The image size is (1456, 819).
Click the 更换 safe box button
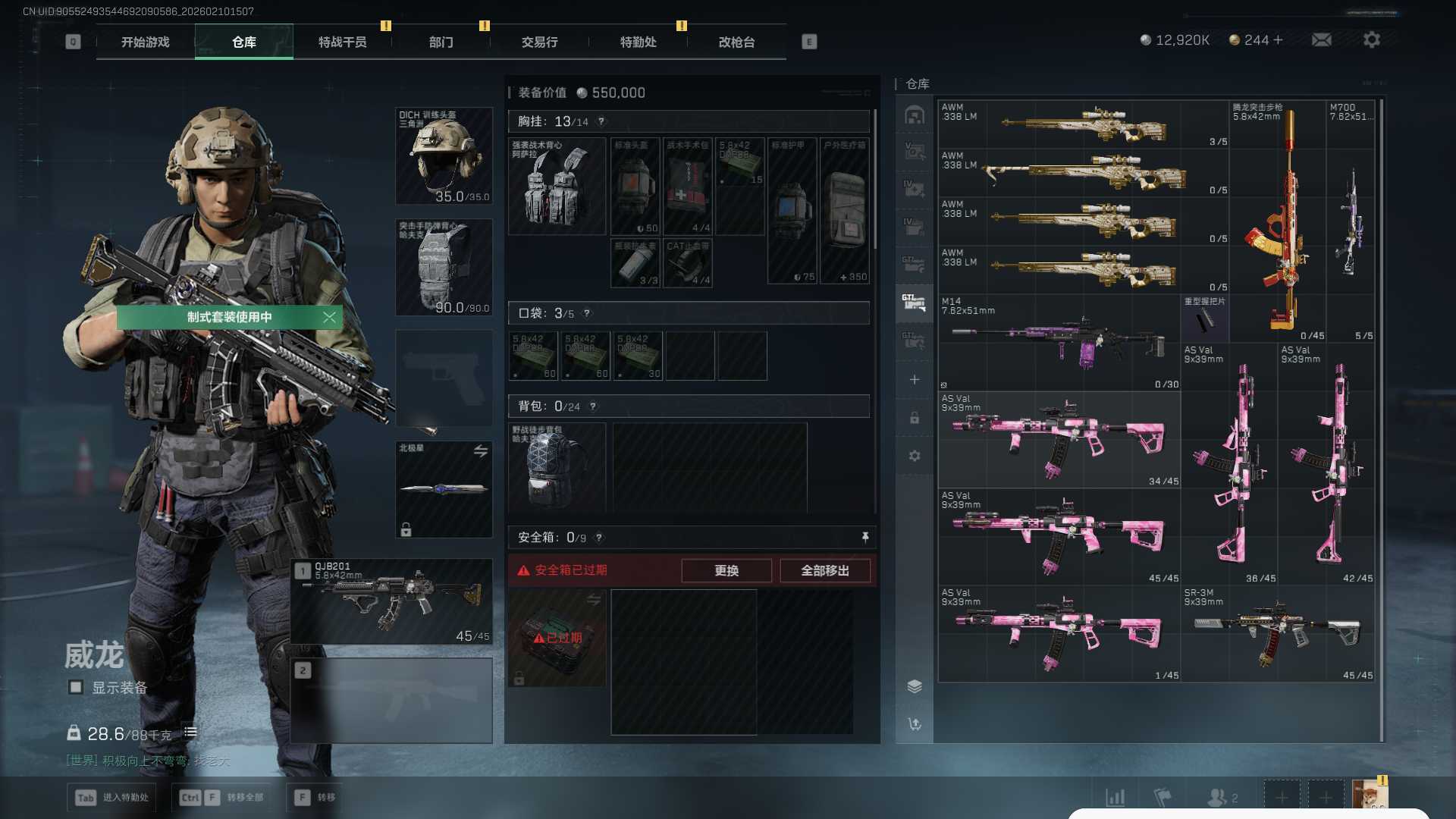726,570
